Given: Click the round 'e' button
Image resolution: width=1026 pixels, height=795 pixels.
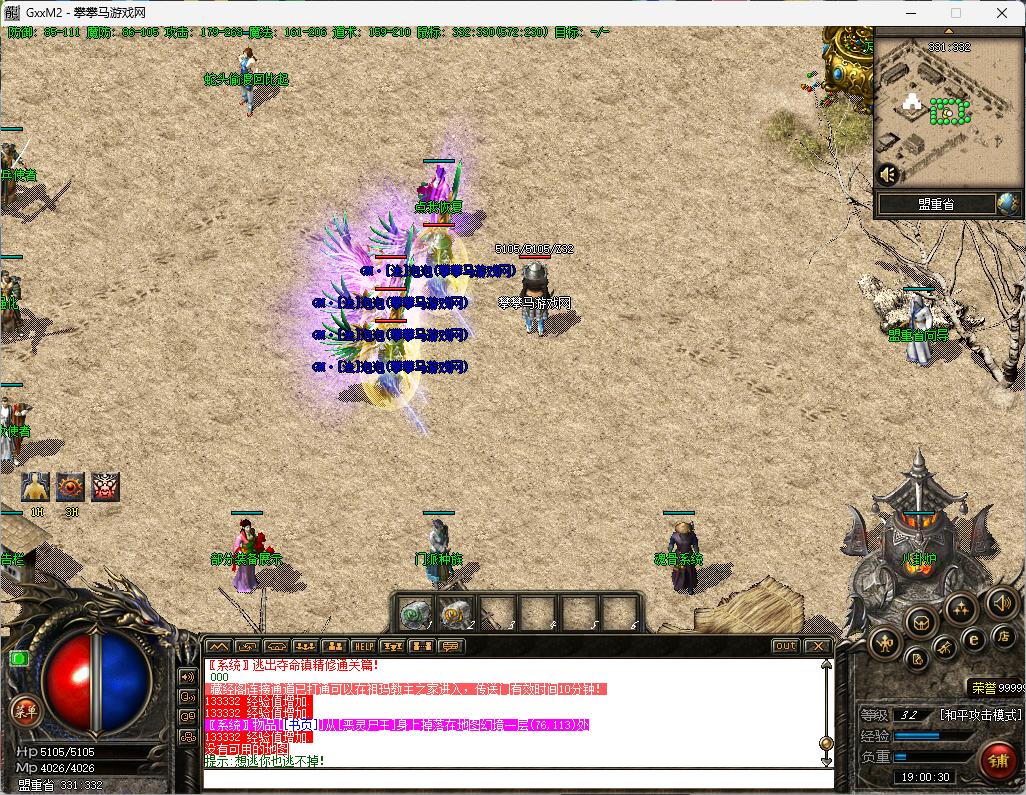Looking at the screenshot, I should 973,639.
